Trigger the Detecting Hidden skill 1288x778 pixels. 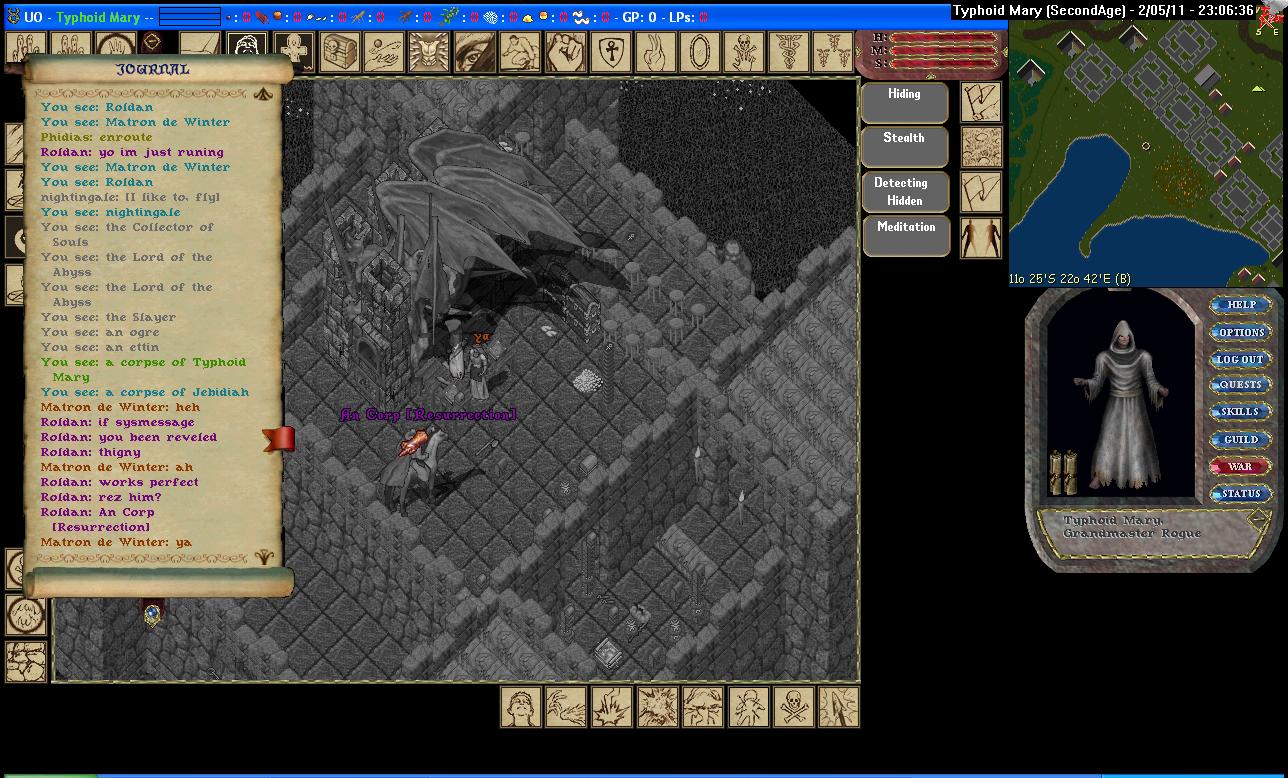coord(904,191)
